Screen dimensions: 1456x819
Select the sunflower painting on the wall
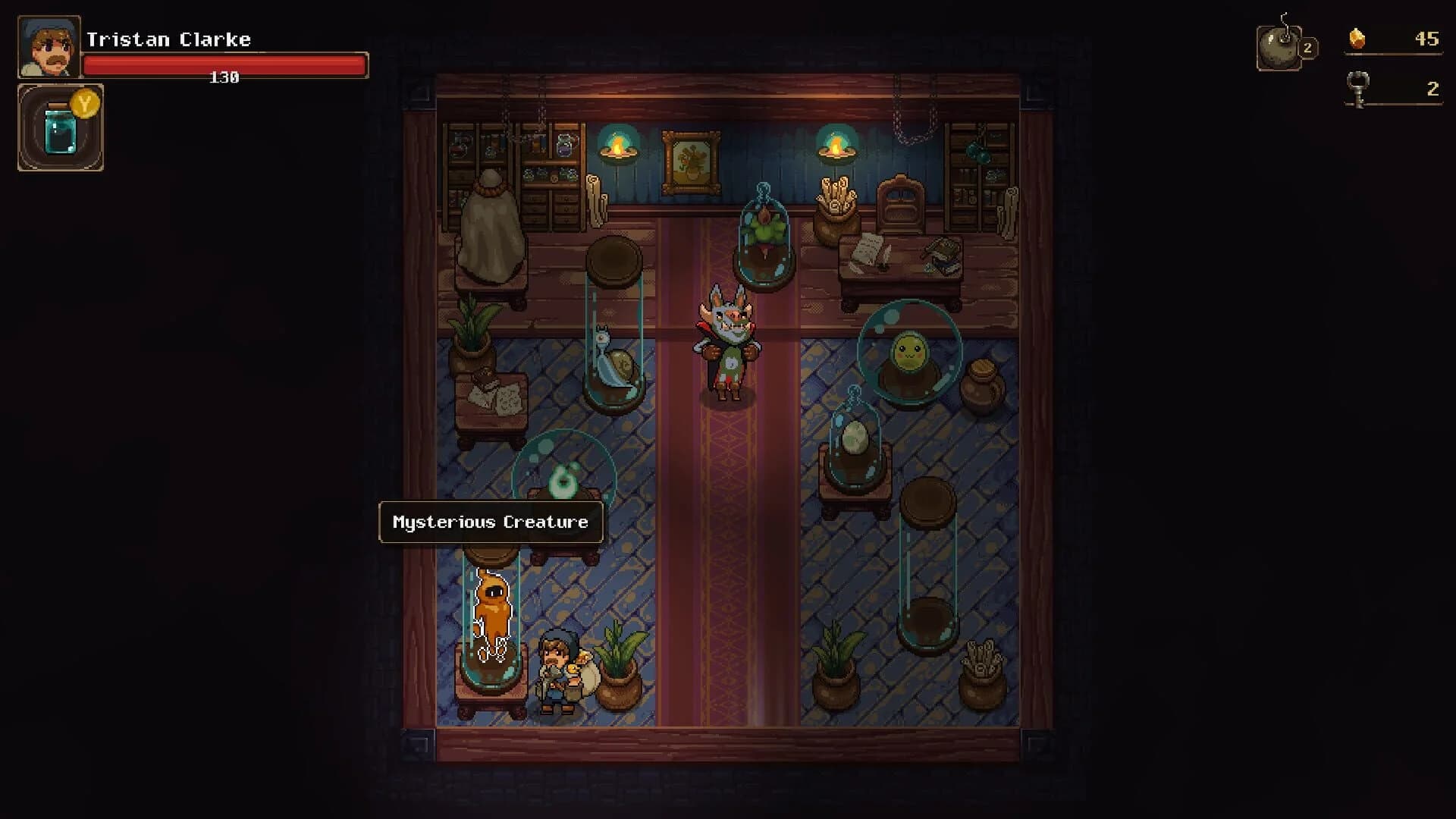pyautogui.click(x=692, y=157)
